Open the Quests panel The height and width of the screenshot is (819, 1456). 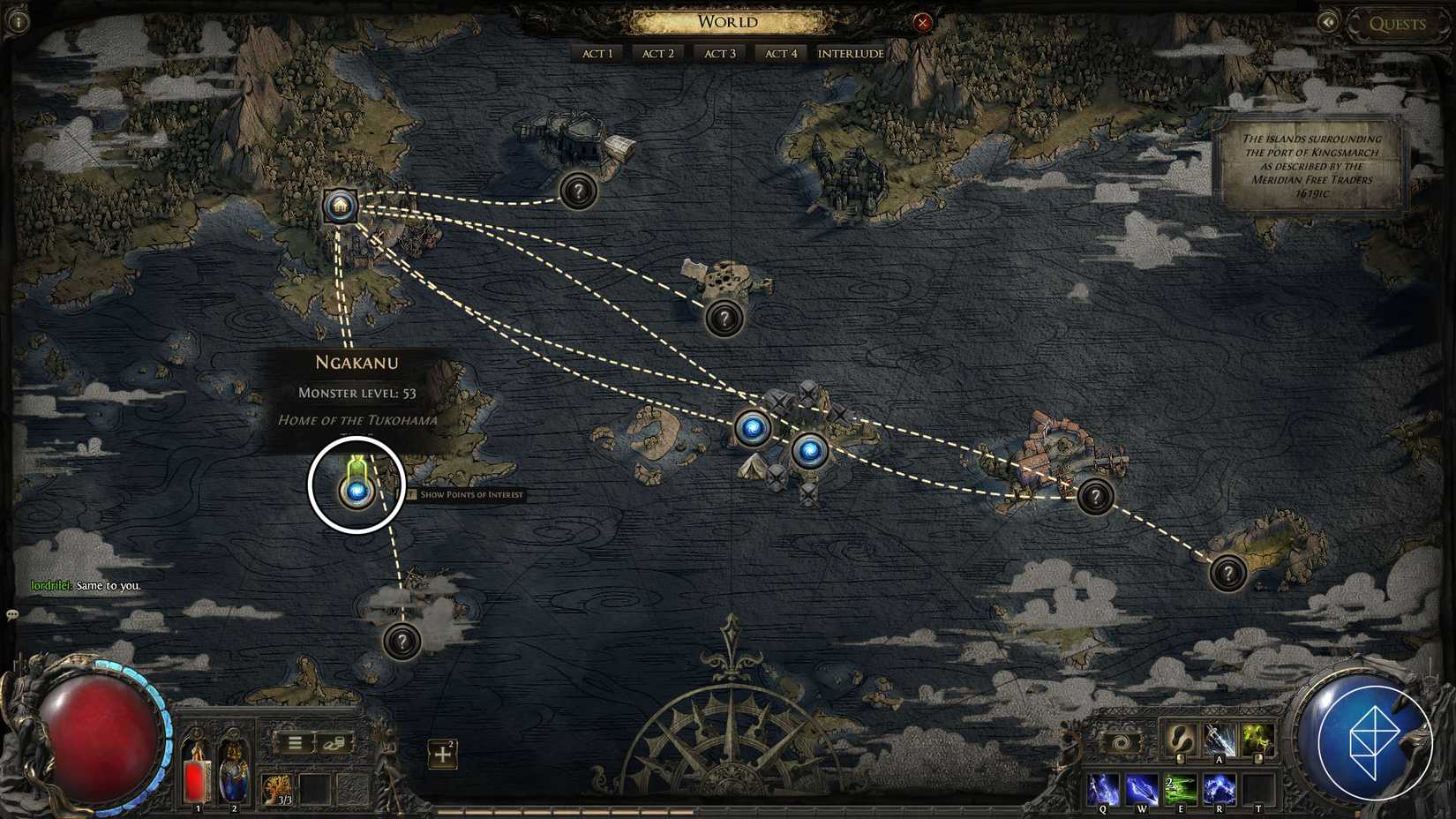click(1399, 24)
